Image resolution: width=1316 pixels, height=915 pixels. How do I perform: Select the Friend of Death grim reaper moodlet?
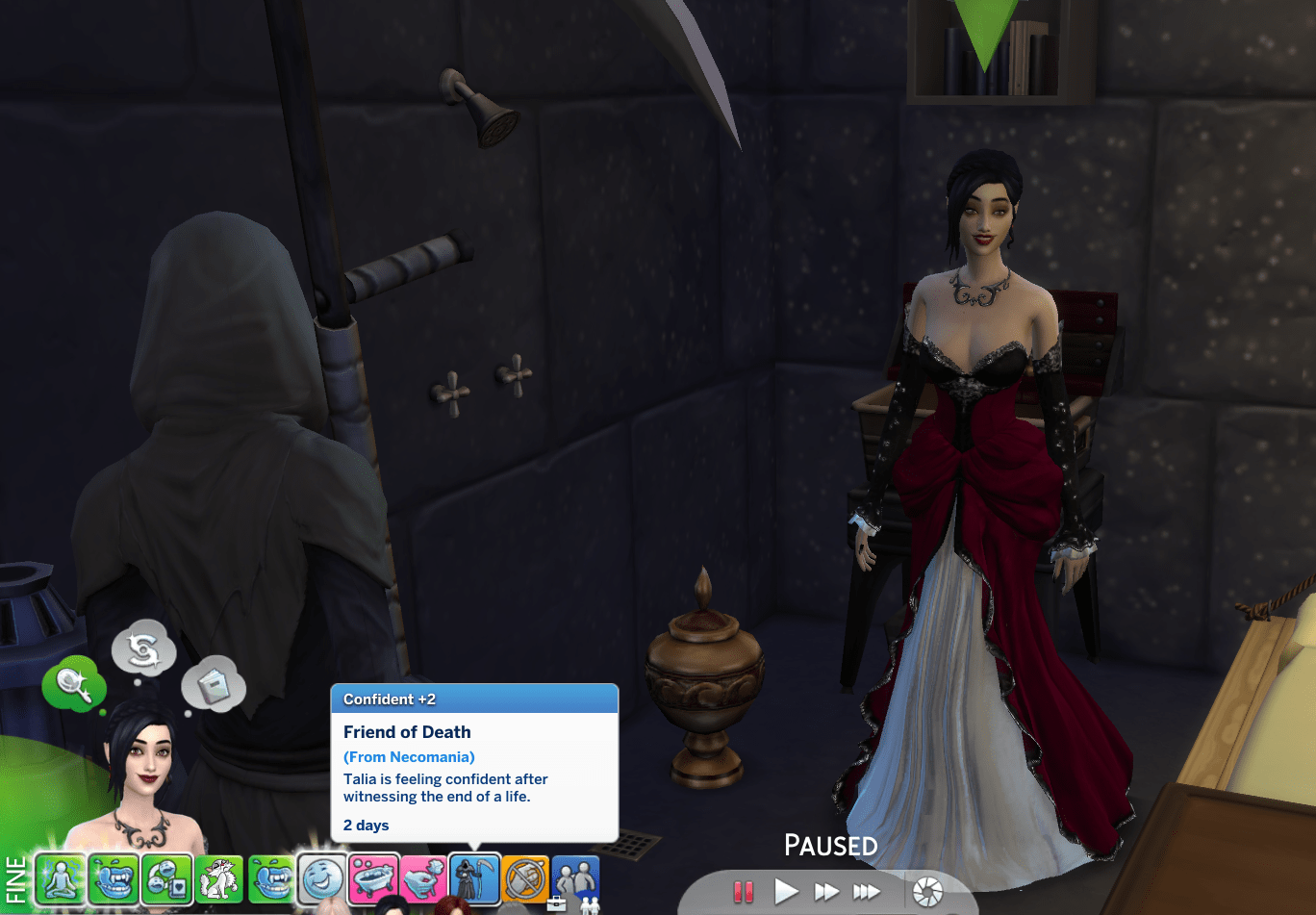click(474, 879)
